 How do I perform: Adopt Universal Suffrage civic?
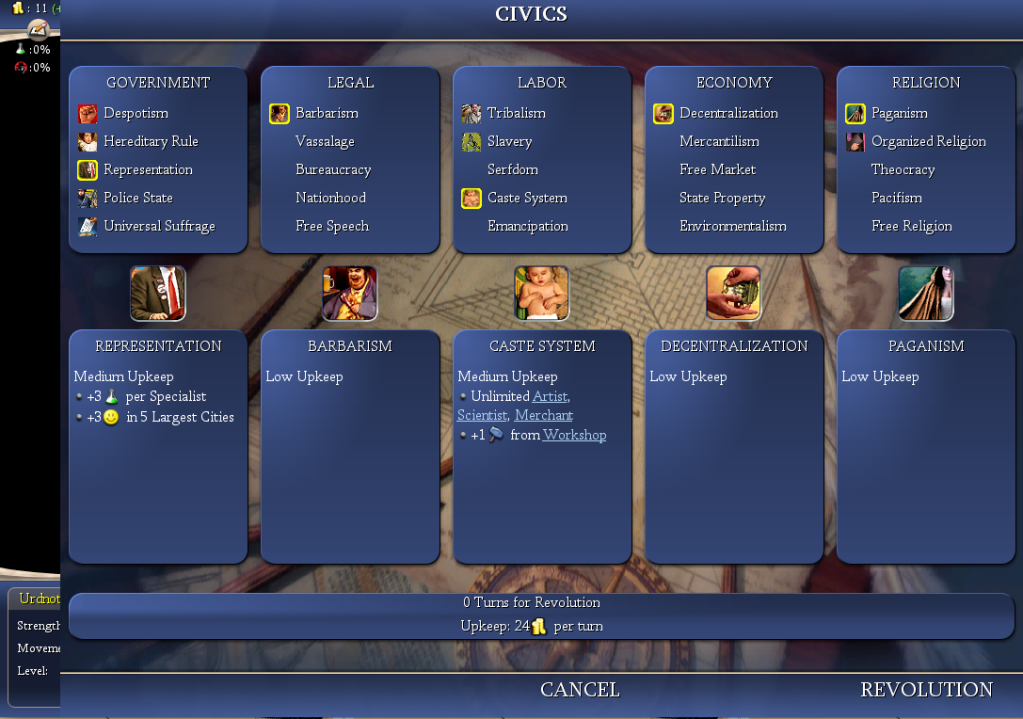pos(159,226)
